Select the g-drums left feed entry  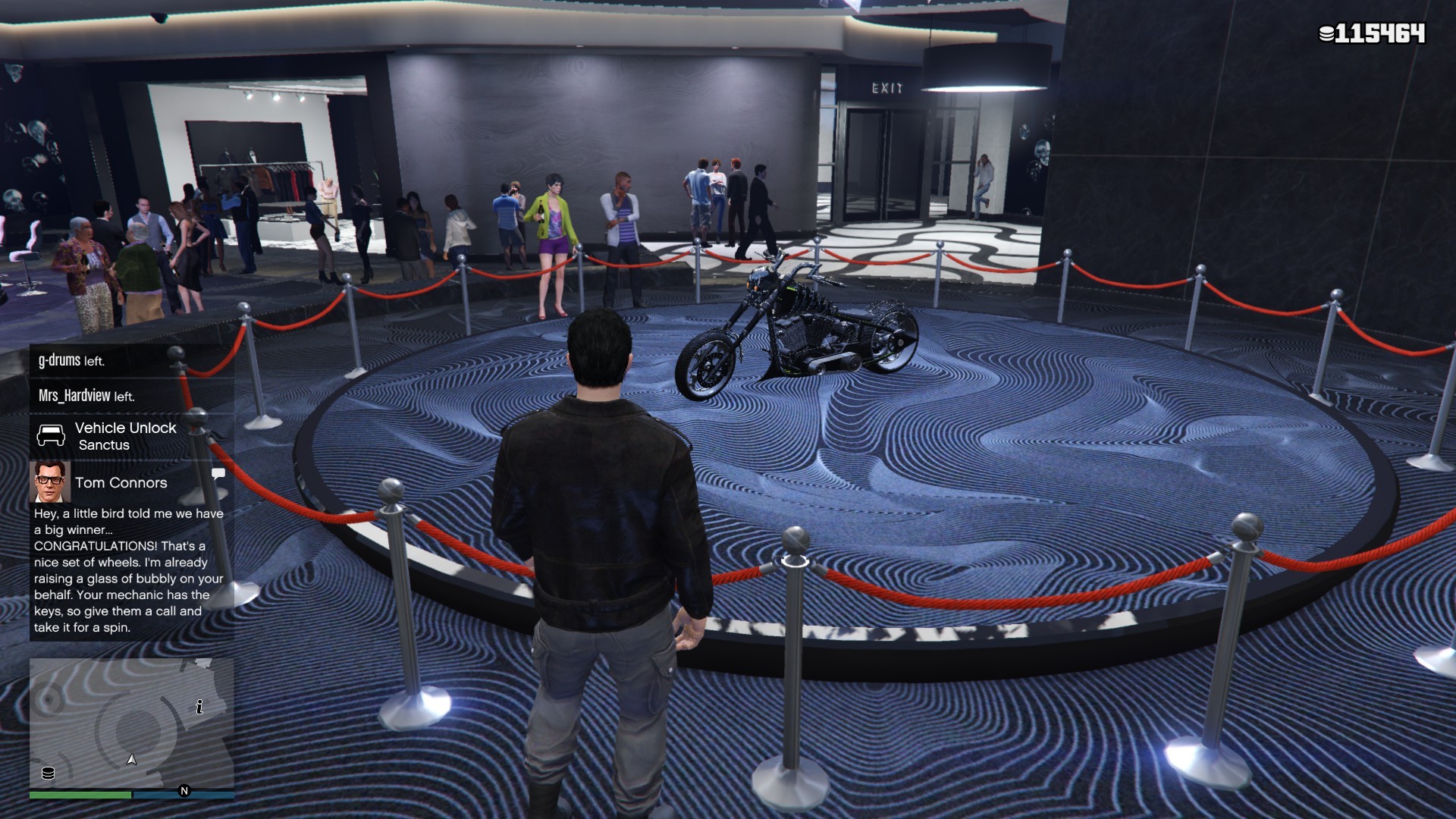130,361
